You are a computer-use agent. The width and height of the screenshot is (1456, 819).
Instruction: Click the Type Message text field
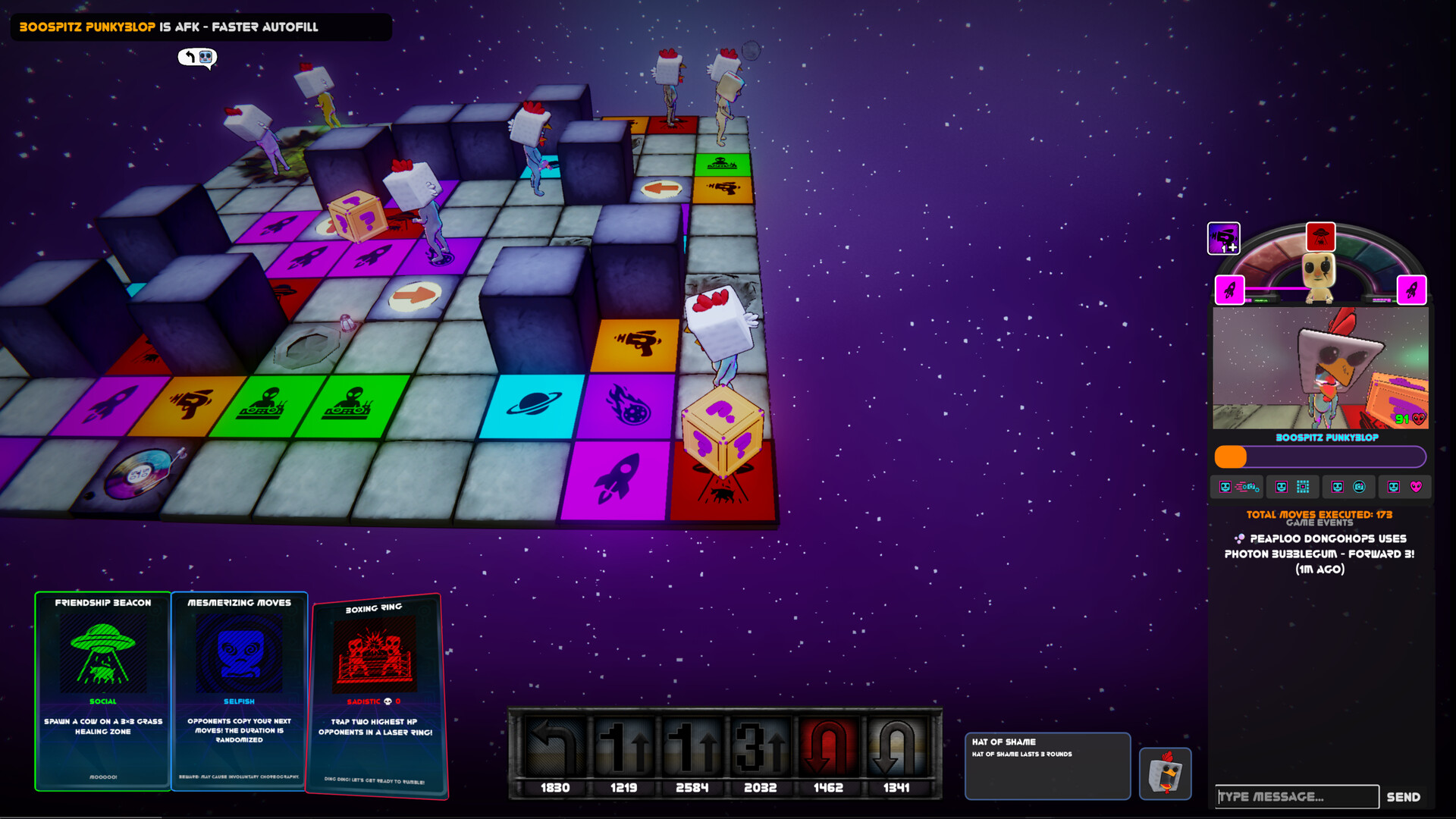pos(1297,796)
